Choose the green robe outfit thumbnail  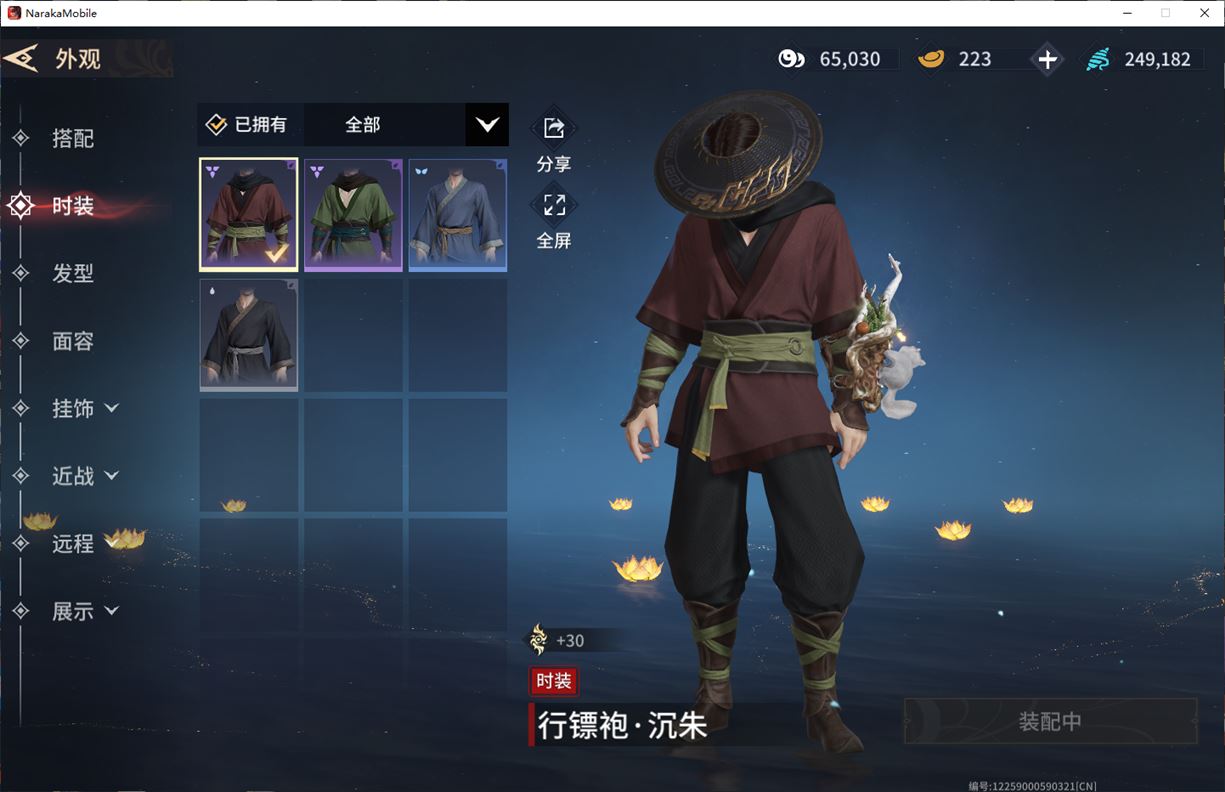(353, 215)
